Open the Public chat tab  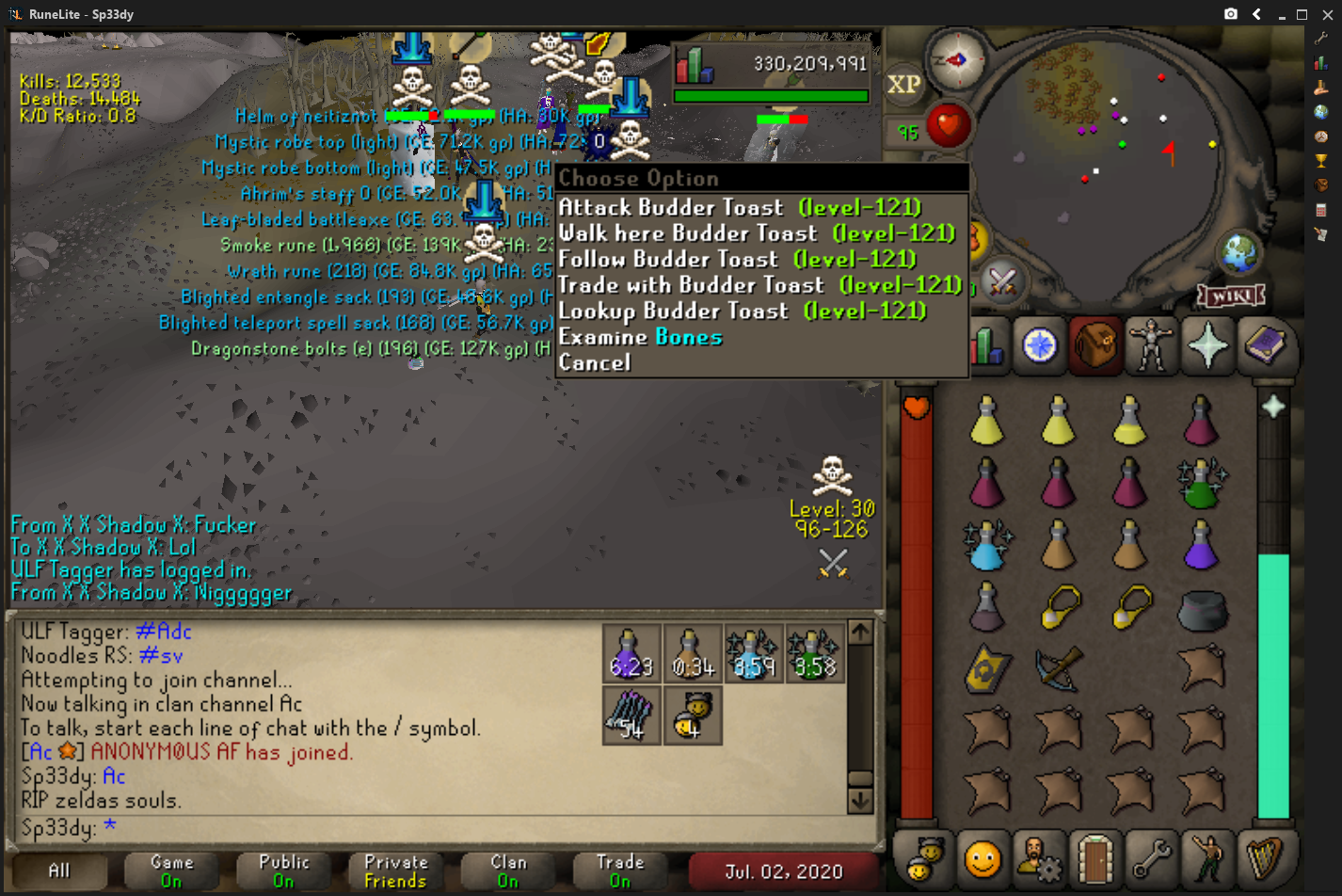coord(283,871)
